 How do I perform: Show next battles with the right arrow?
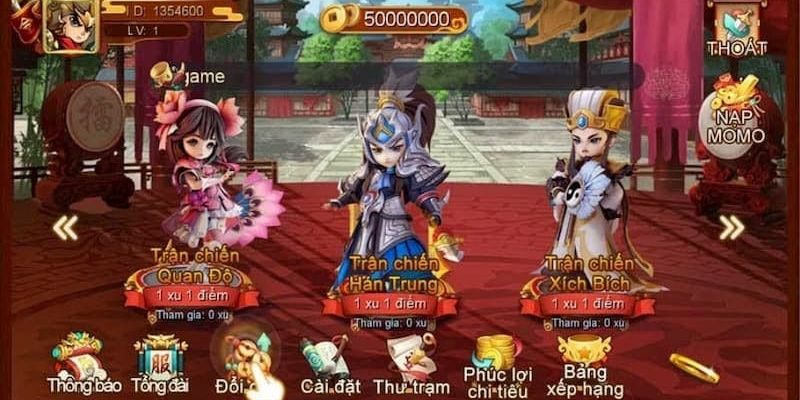tap(731, 228)
